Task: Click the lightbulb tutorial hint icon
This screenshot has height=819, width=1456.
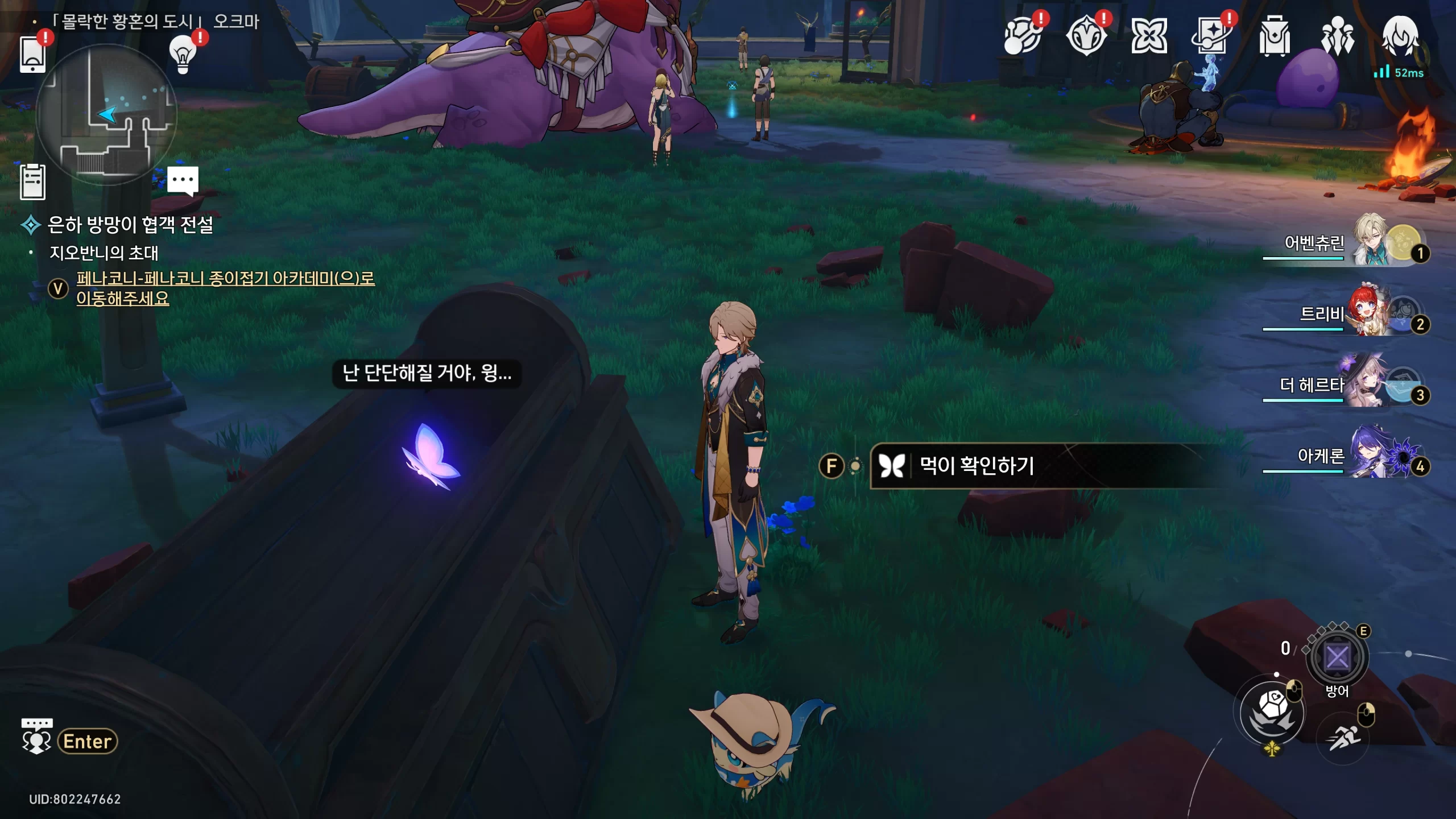Action: (x=183, y=54)
